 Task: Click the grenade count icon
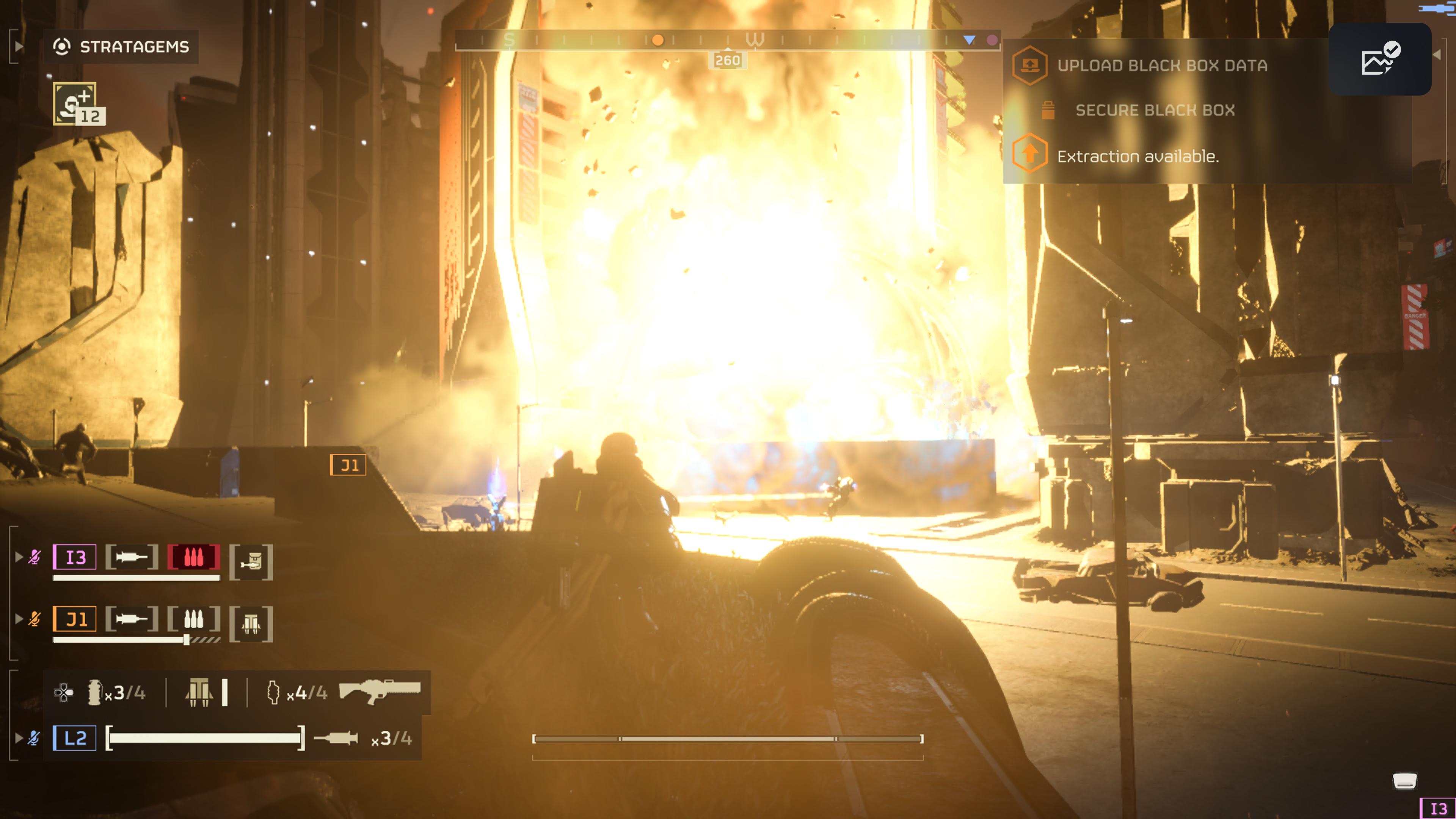tap(94, 692)
